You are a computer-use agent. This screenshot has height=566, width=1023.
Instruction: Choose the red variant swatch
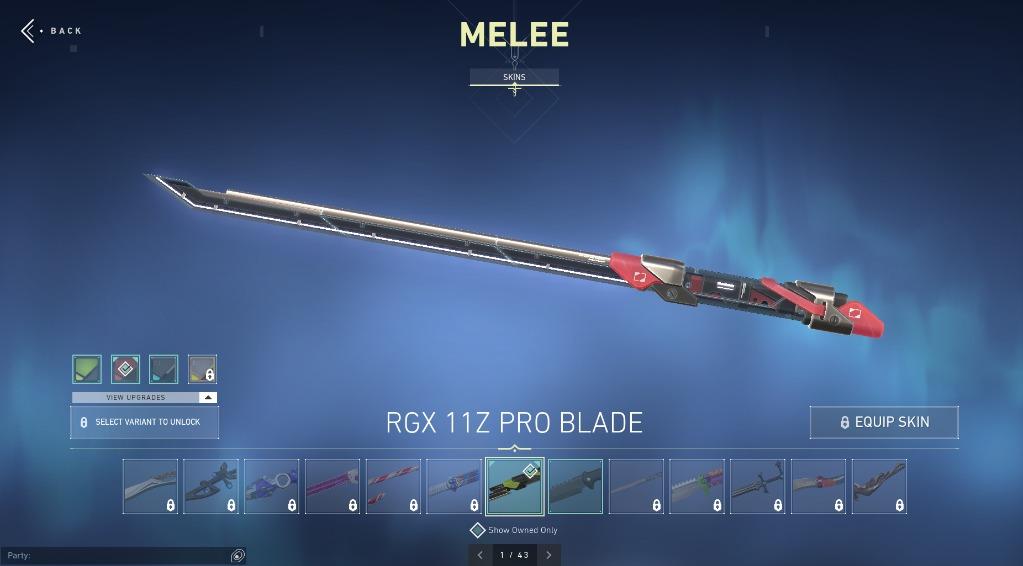125,369
